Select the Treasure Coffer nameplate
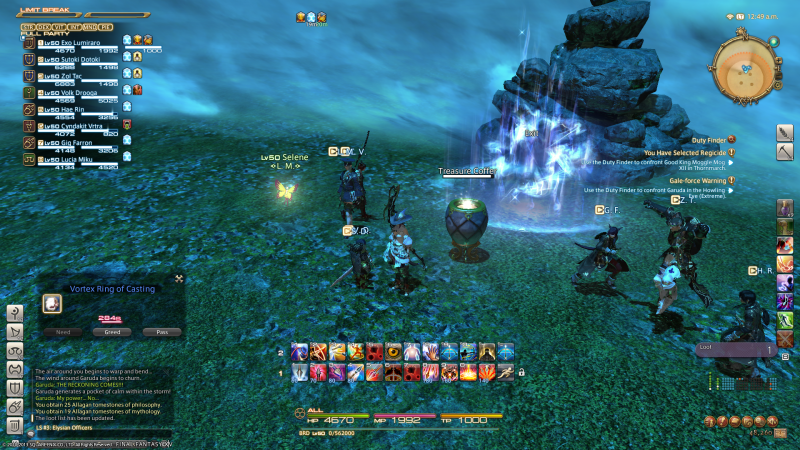 coord(466,171)
